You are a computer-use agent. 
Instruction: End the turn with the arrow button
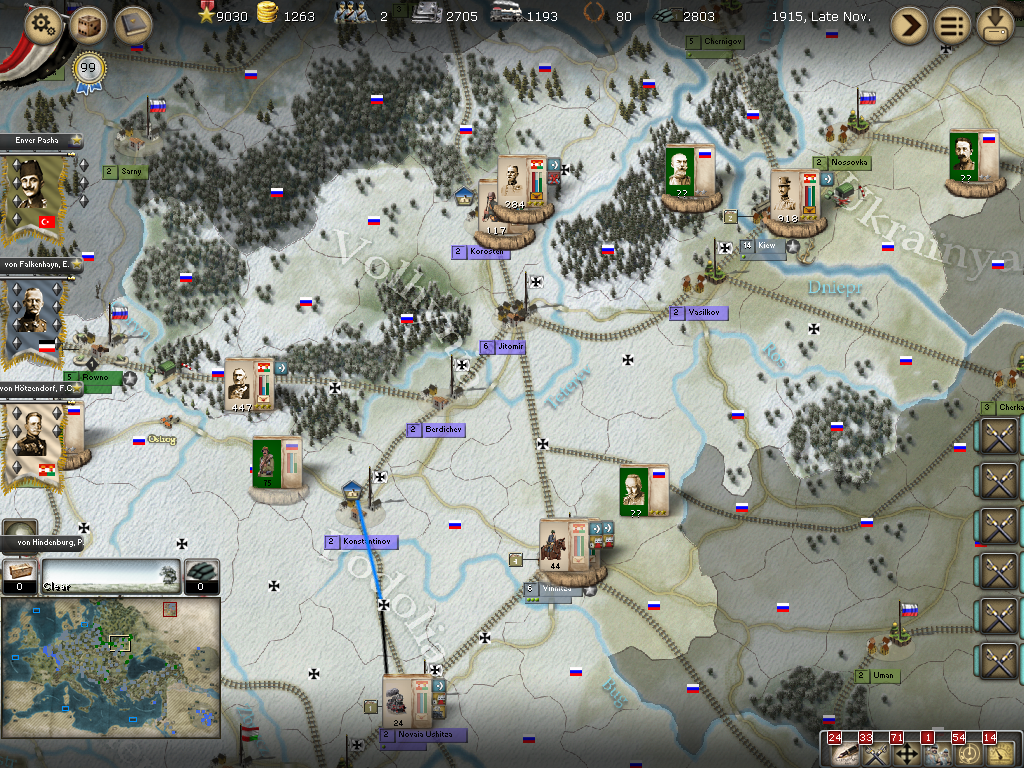coord(909,25)
